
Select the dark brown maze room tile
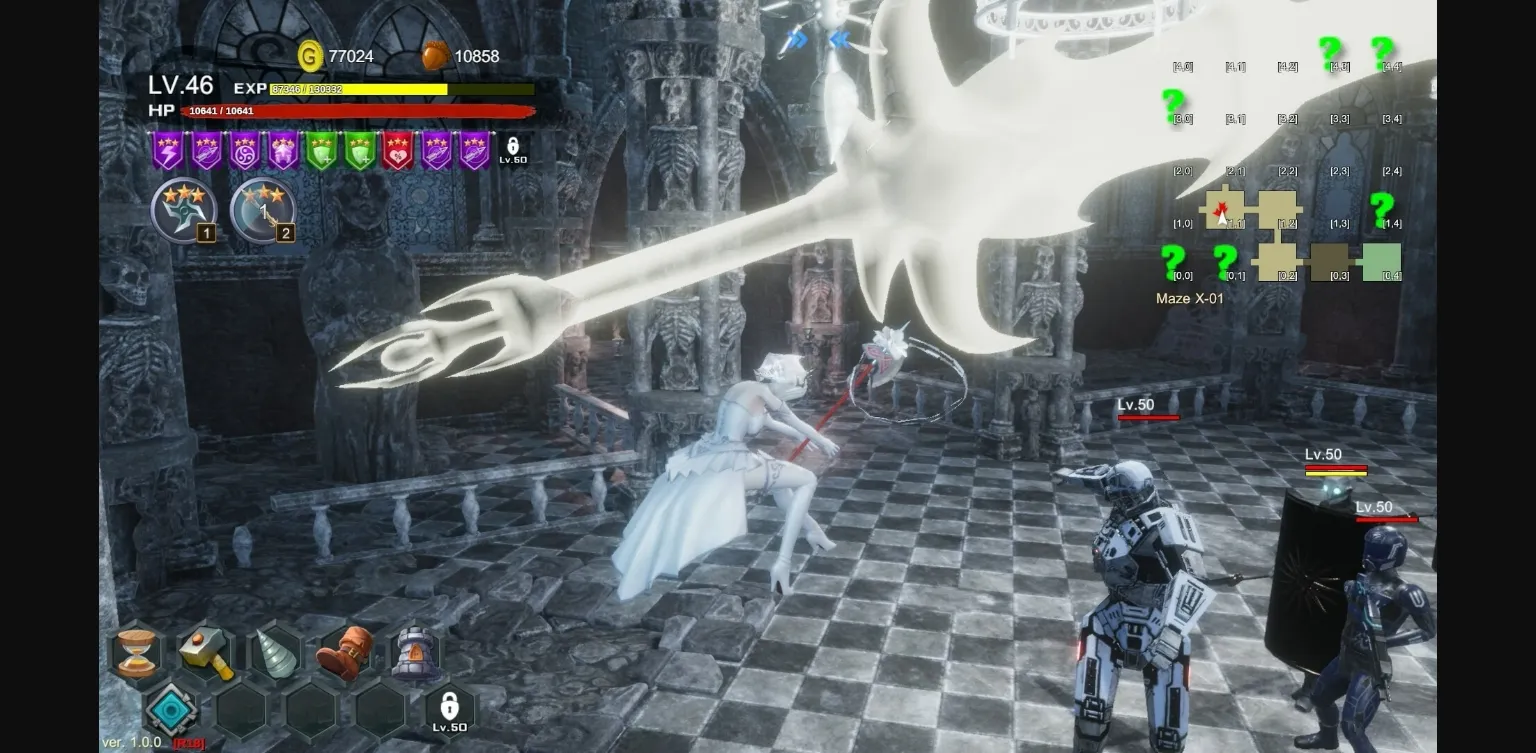click(1330, 262)
